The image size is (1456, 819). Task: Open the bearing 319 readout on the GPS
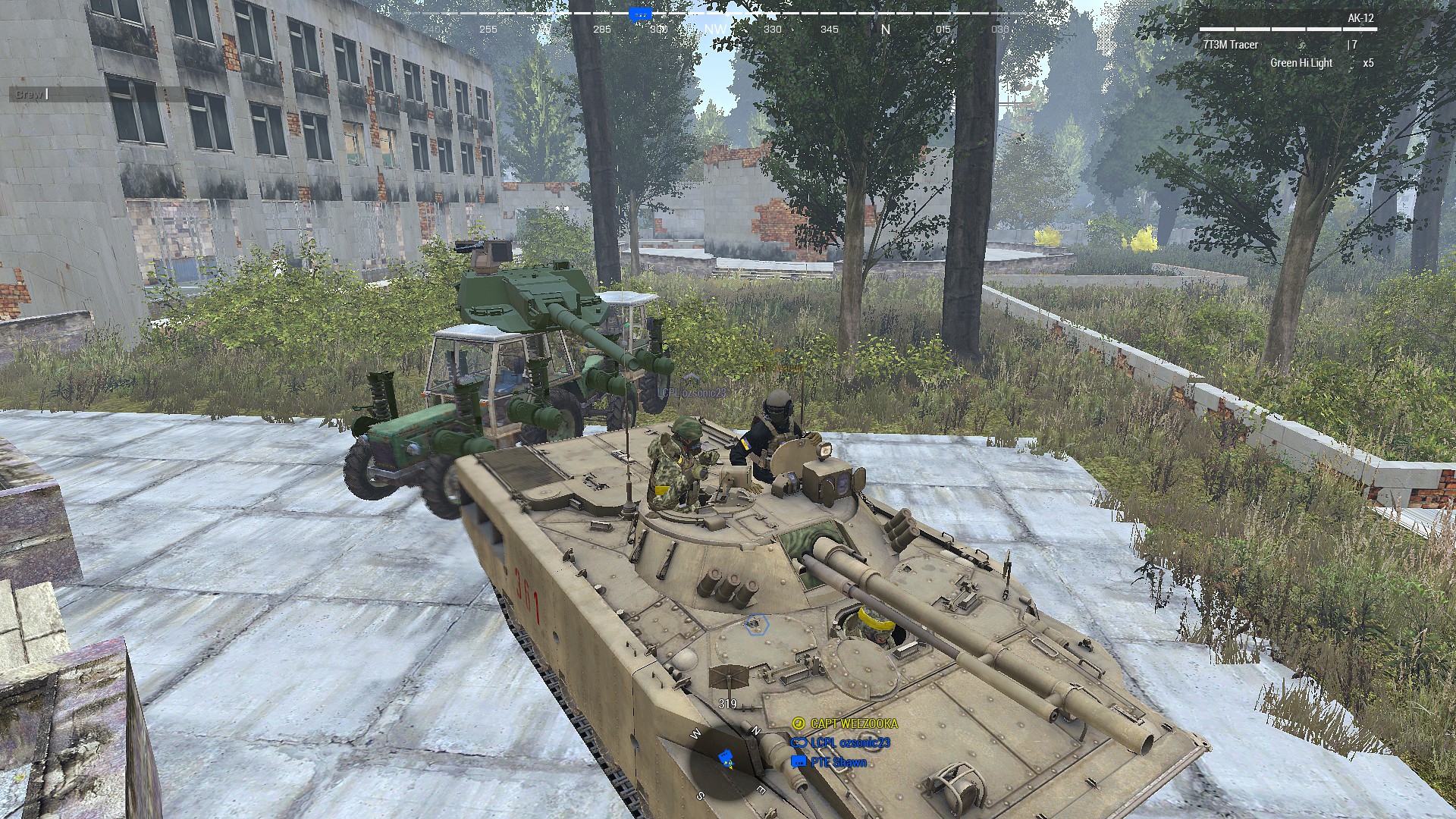[x=728, y=703]
